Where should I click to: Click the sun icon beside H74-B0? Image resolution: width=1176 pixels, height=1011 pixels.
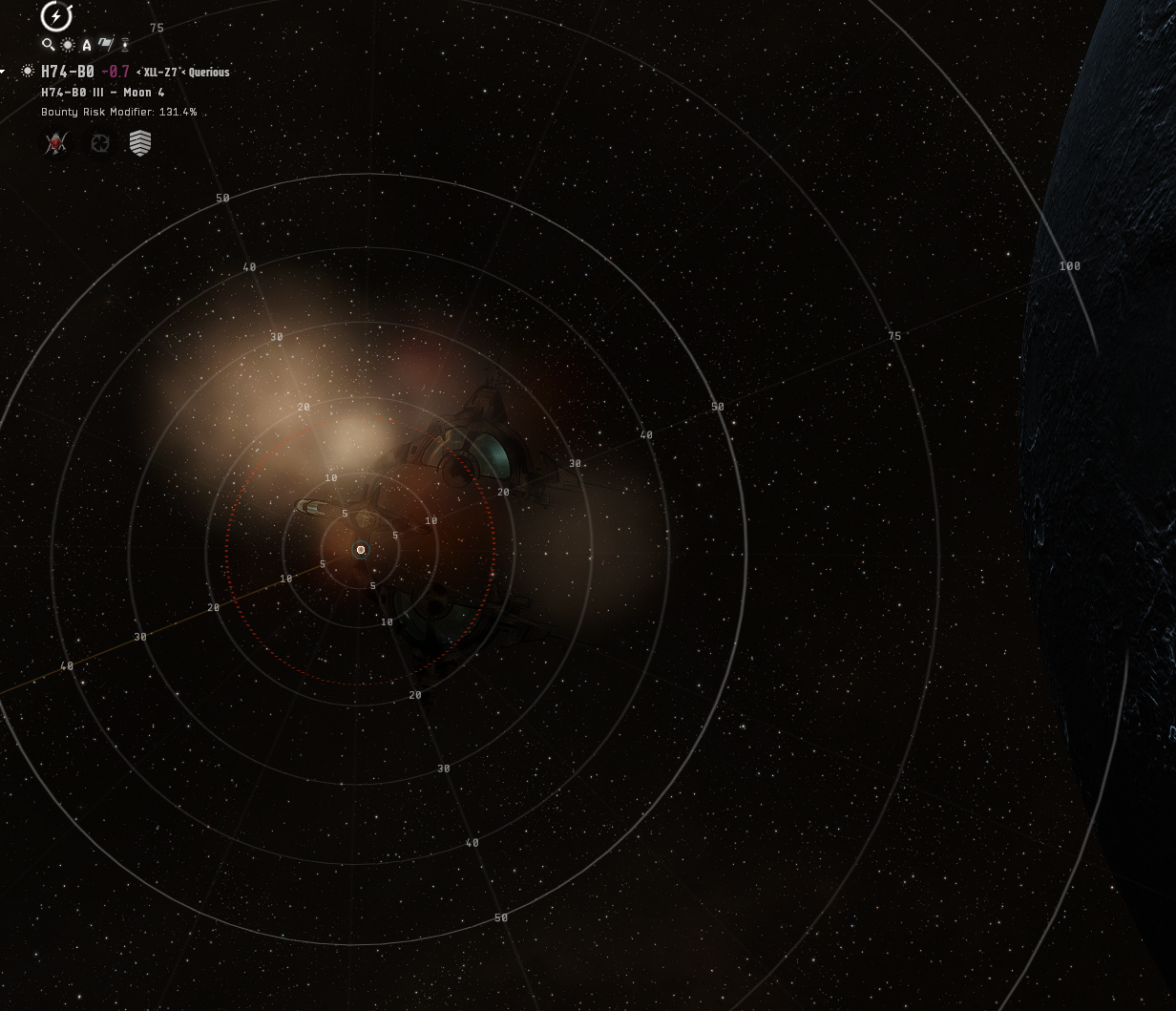click(x=27, y=72)
